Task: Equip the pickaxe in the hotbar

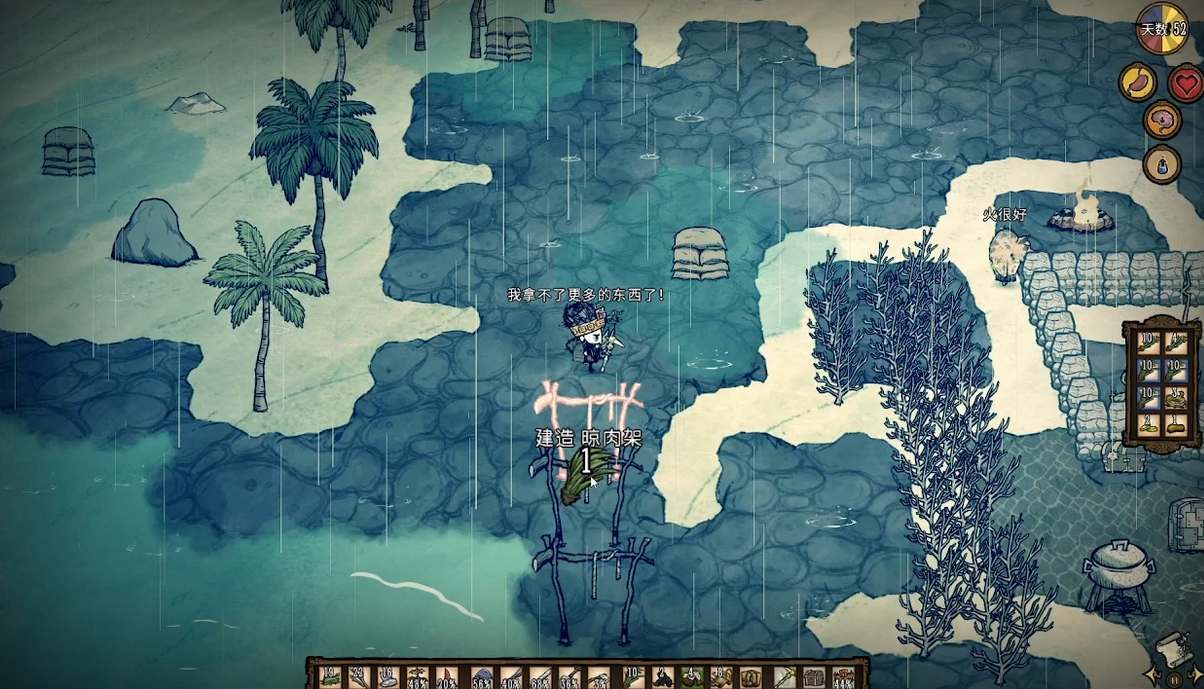Action: pyautogui.click(x=782, y=677)
